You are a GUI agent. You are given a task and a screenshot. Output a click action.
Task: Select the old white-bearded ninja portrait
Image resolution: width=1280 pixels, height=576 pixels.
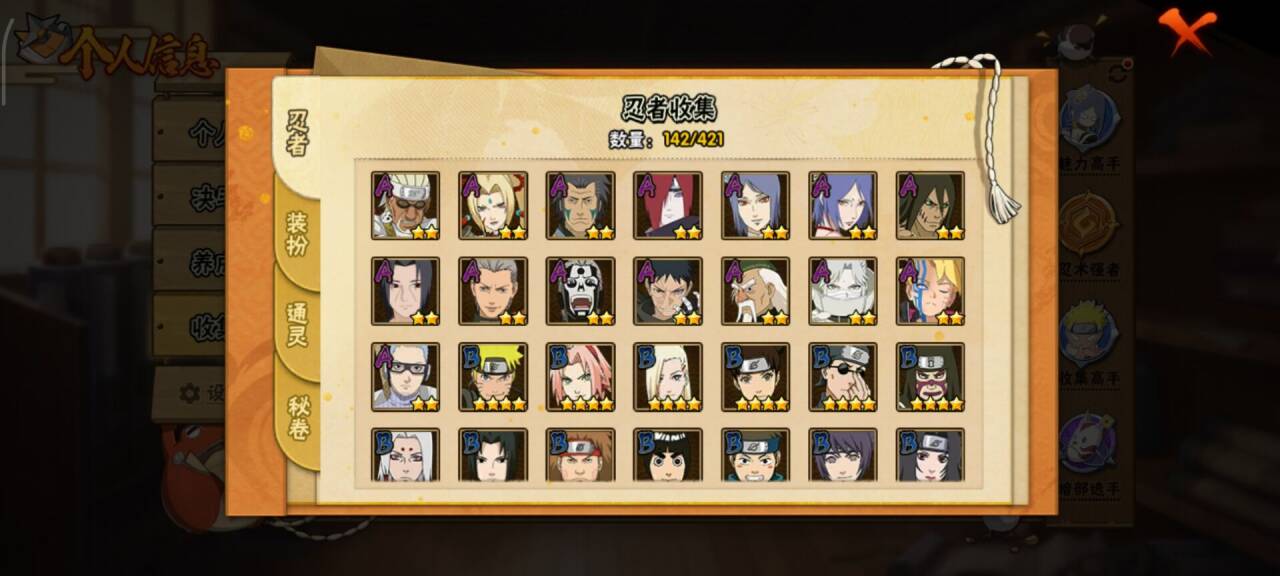[755, 291]
